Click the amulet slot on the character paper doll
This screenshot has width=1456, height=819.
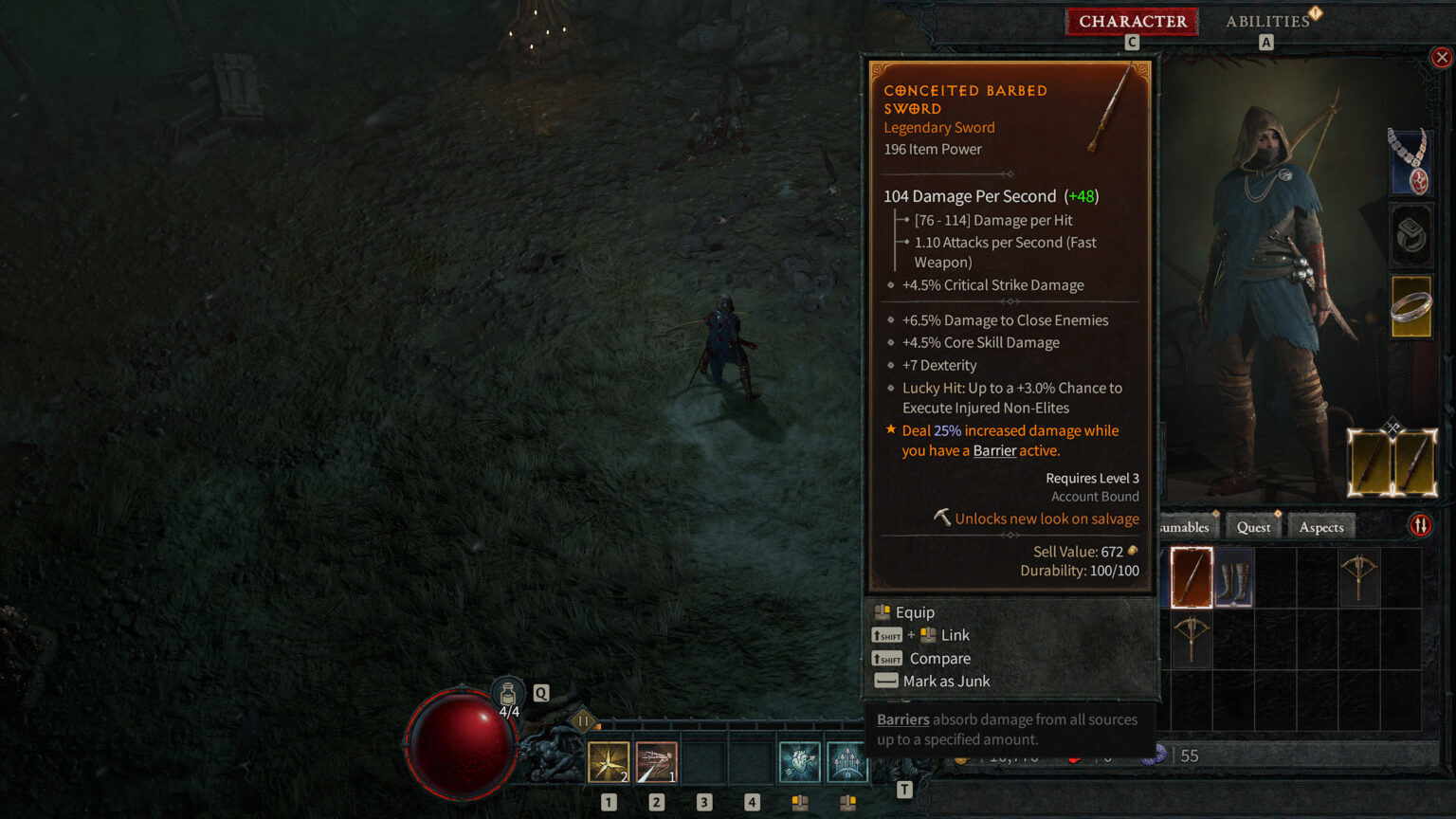1411,162
